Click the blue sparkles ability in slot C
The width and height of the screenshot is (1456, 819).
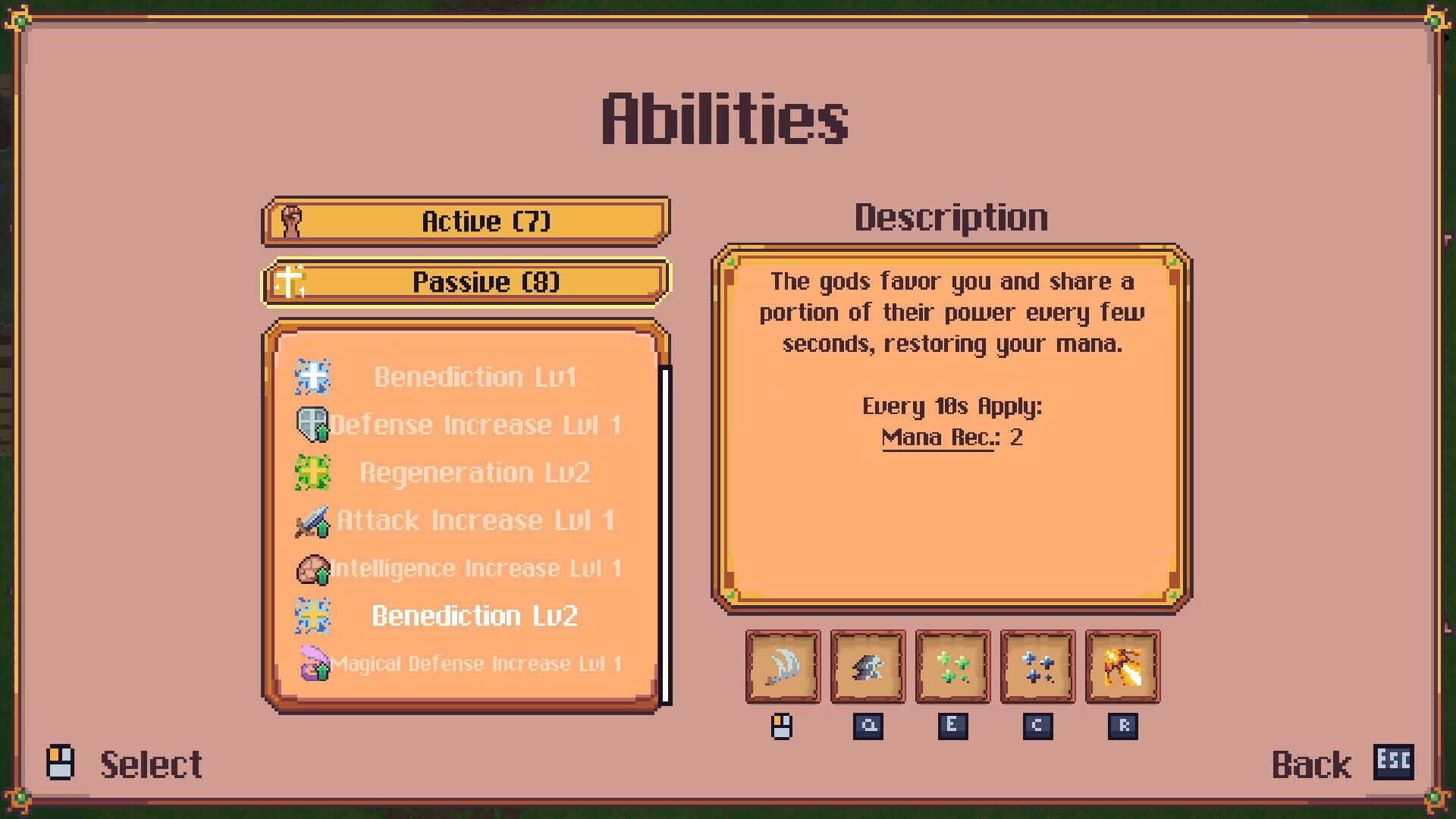click(1037, 667)
